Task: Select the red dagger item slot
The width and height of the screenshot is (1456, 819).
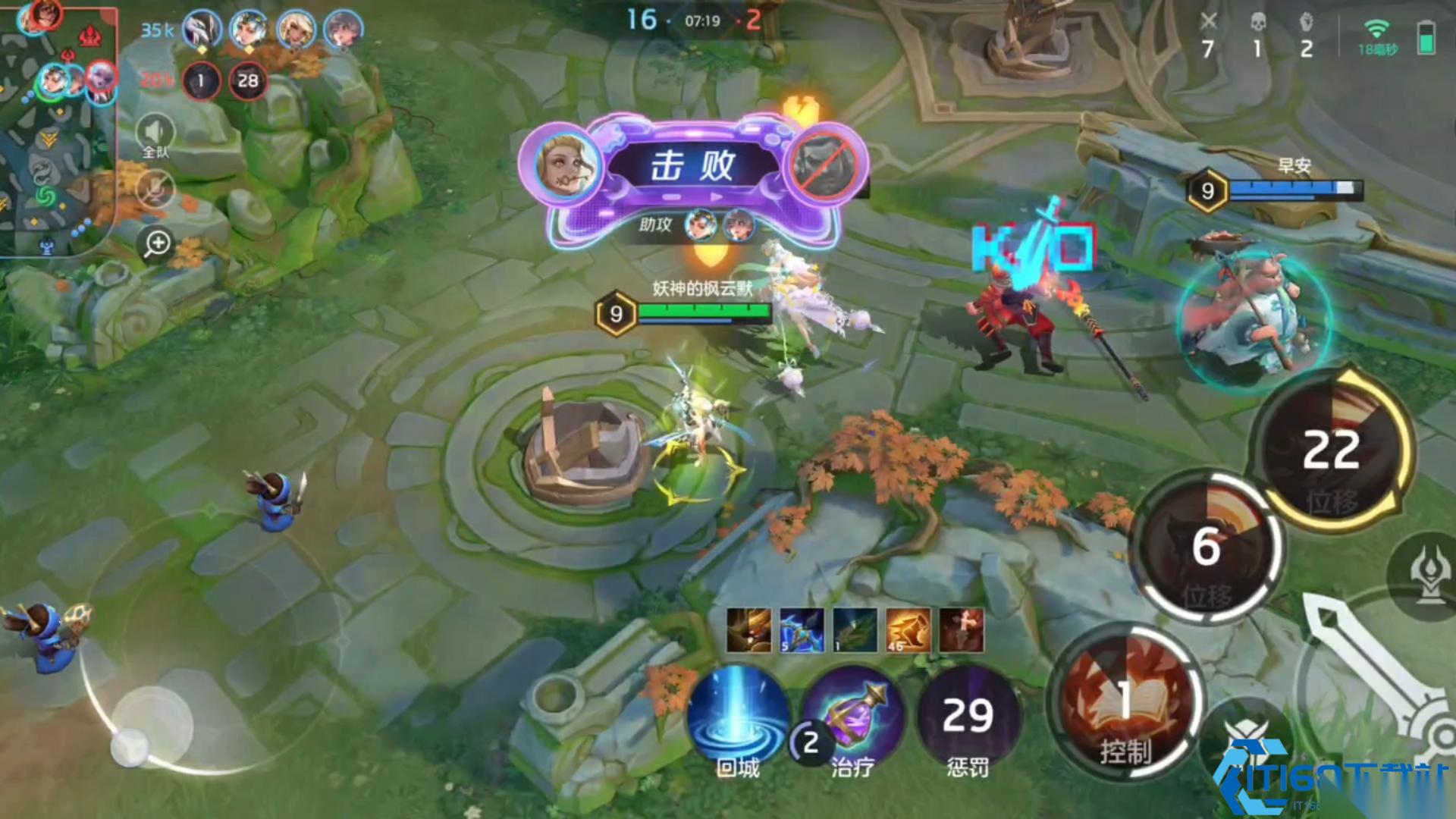Action: click(962, 630)
